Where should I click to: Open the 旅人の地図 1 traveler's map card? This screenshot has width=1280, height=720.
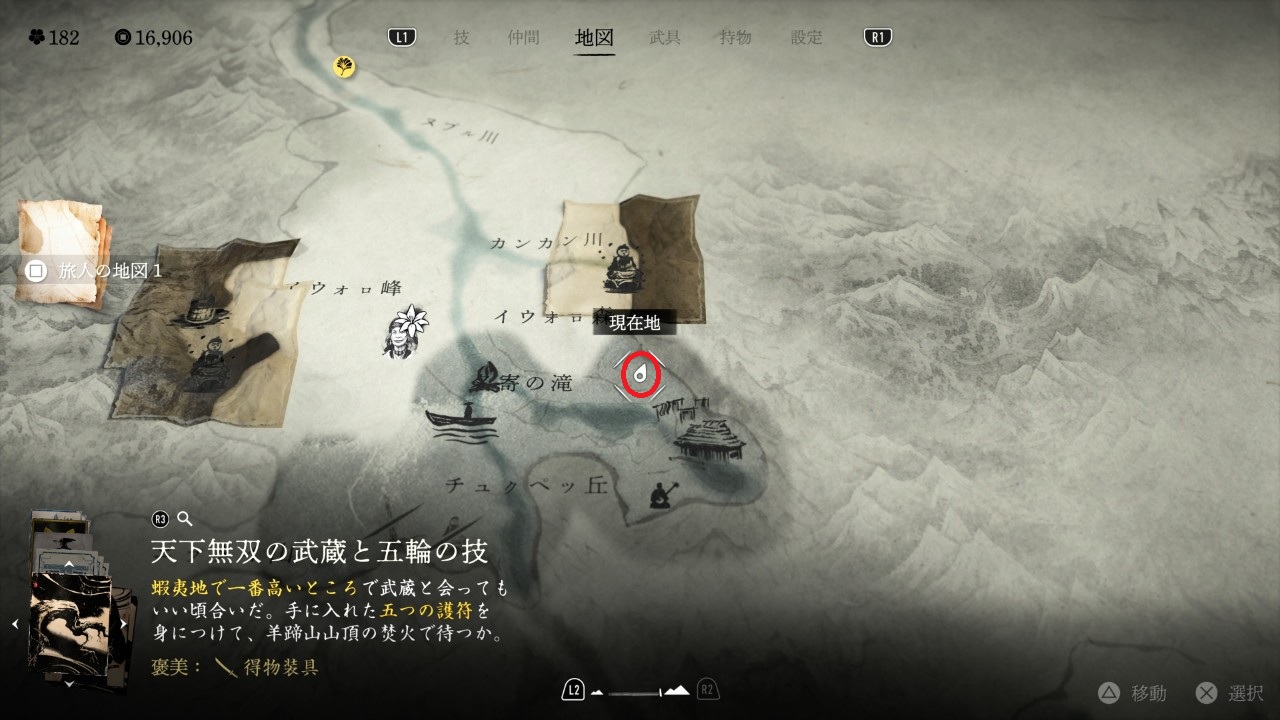pyautogui.click(x=62, y=250)
